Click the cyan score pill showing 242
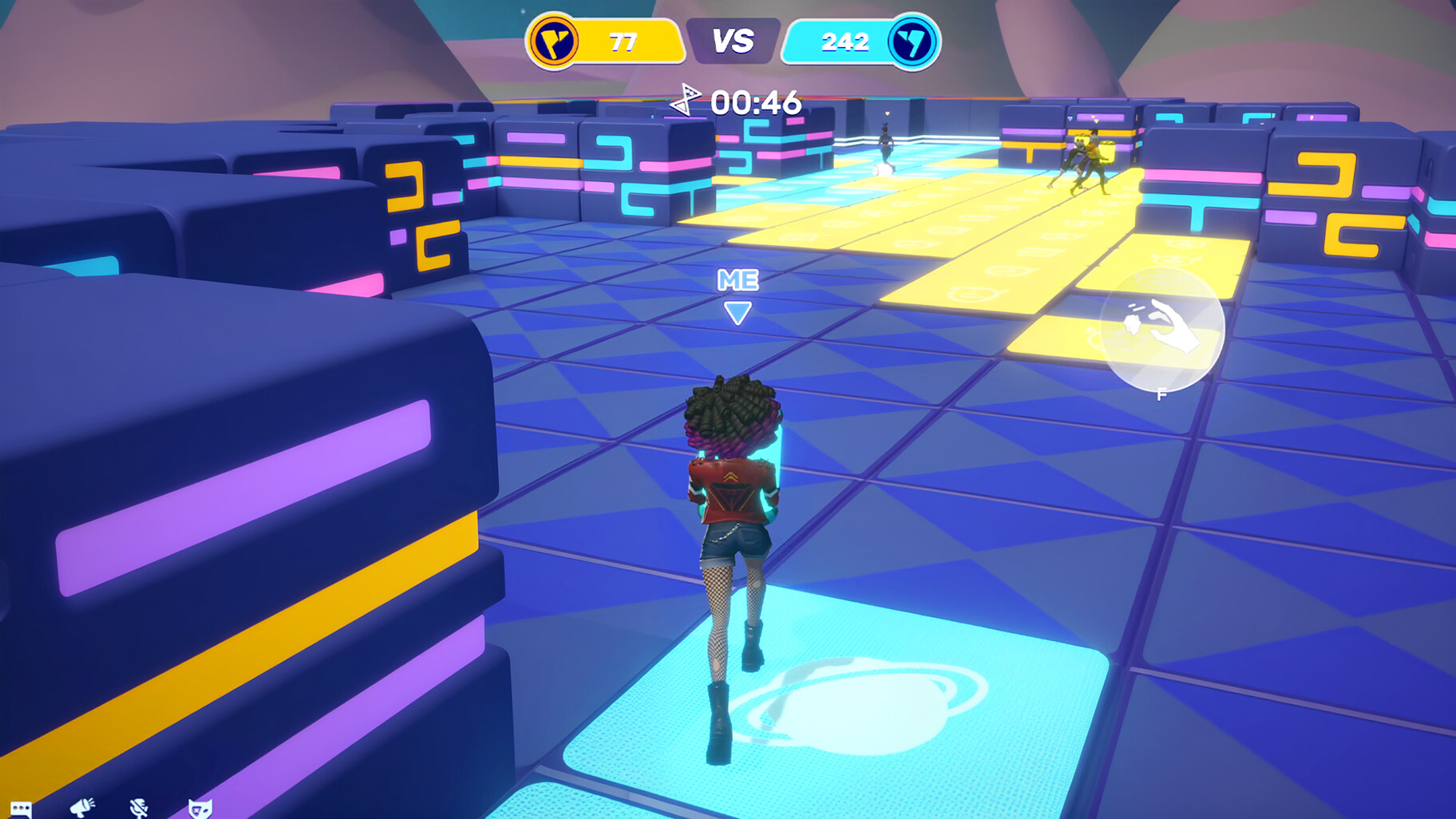 (846, 40)
